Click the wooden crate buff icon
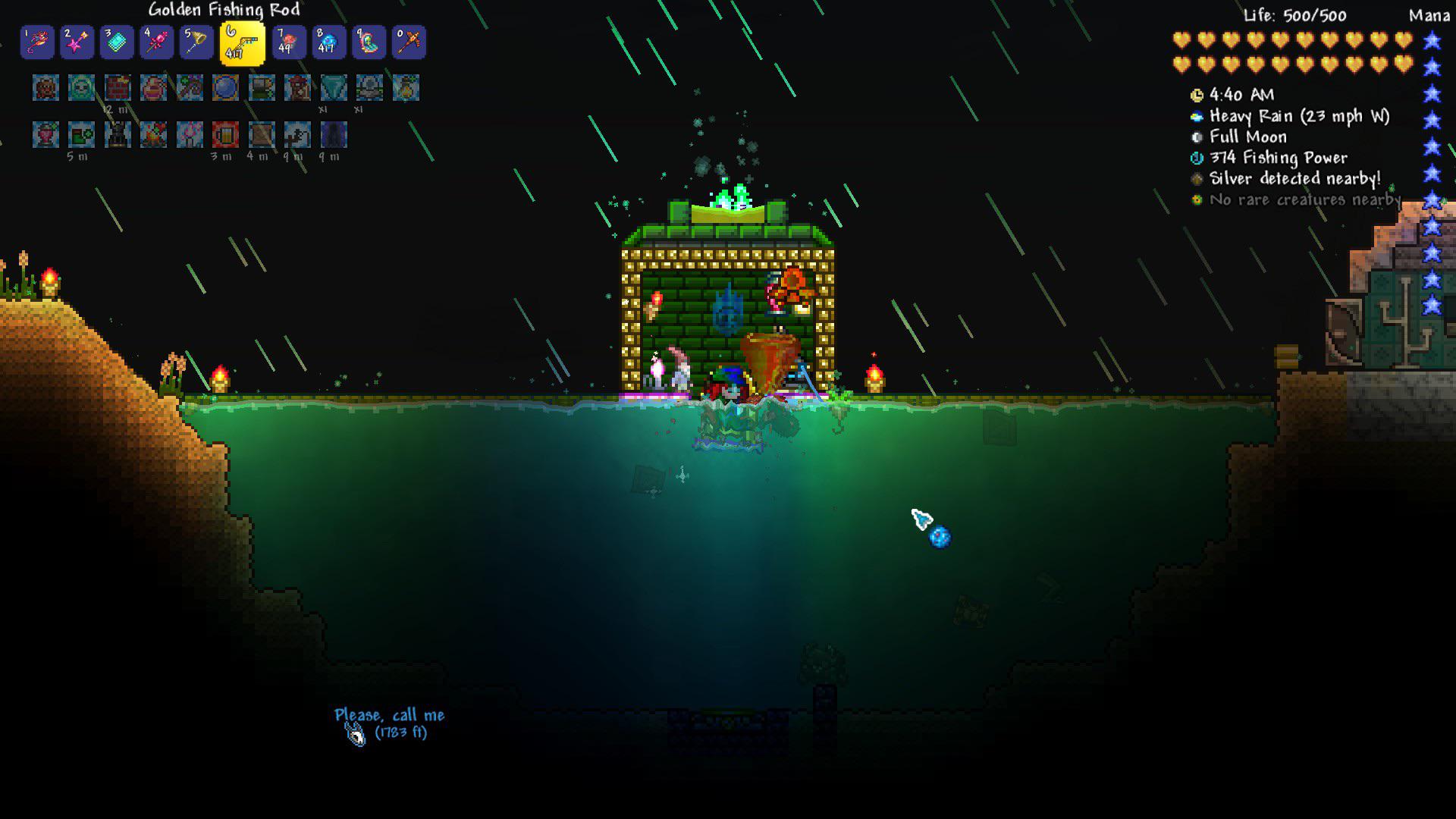The width and height of the screenshot is (1456, 819). [x=262, y=135]
